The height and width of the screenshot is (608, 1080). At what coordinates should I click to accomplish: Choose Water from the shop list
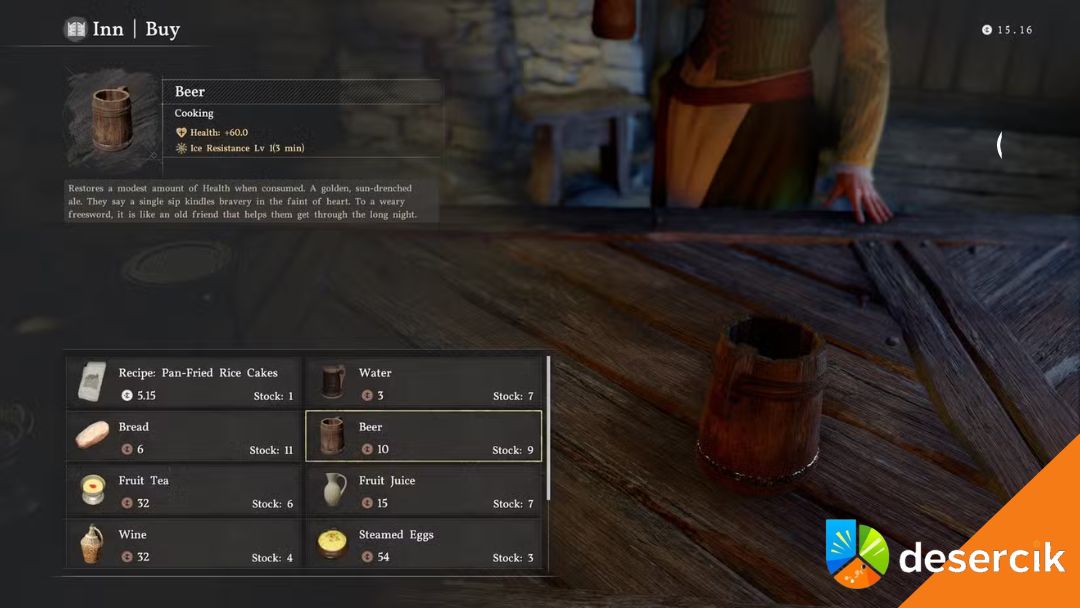pyautogui.click(x=423, y=383)
